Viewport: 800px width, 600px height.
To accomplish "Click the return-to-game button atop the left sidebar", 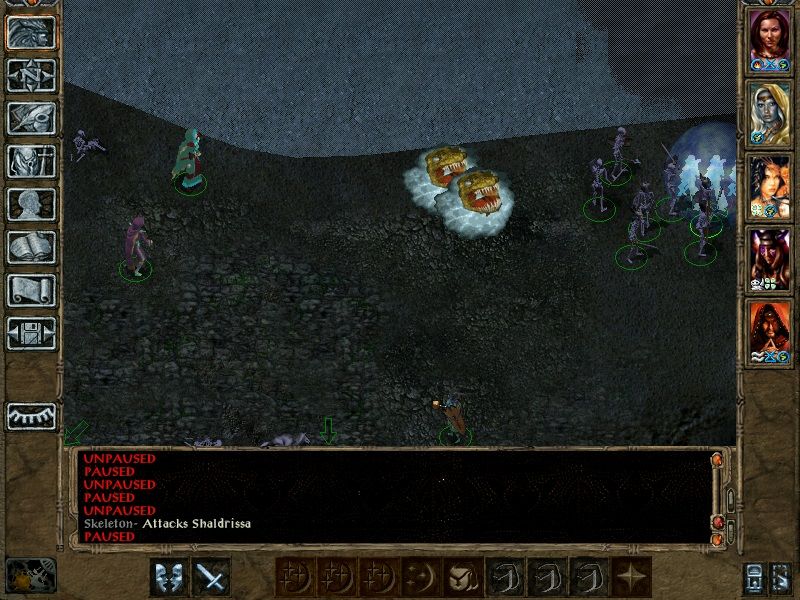I will click(31, 32).
